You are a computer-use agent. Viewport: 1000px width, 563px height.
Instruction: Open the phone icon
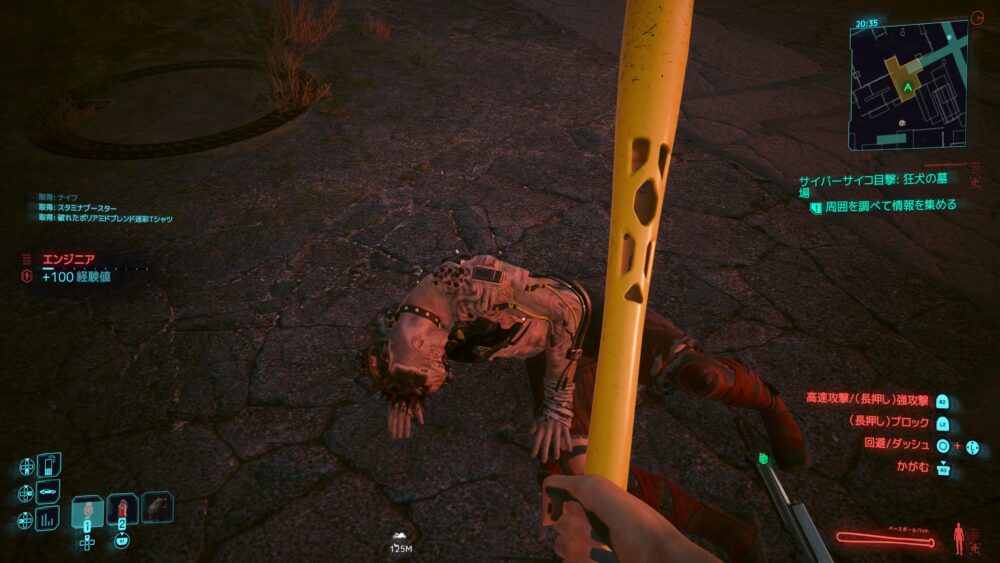(48, 466)
